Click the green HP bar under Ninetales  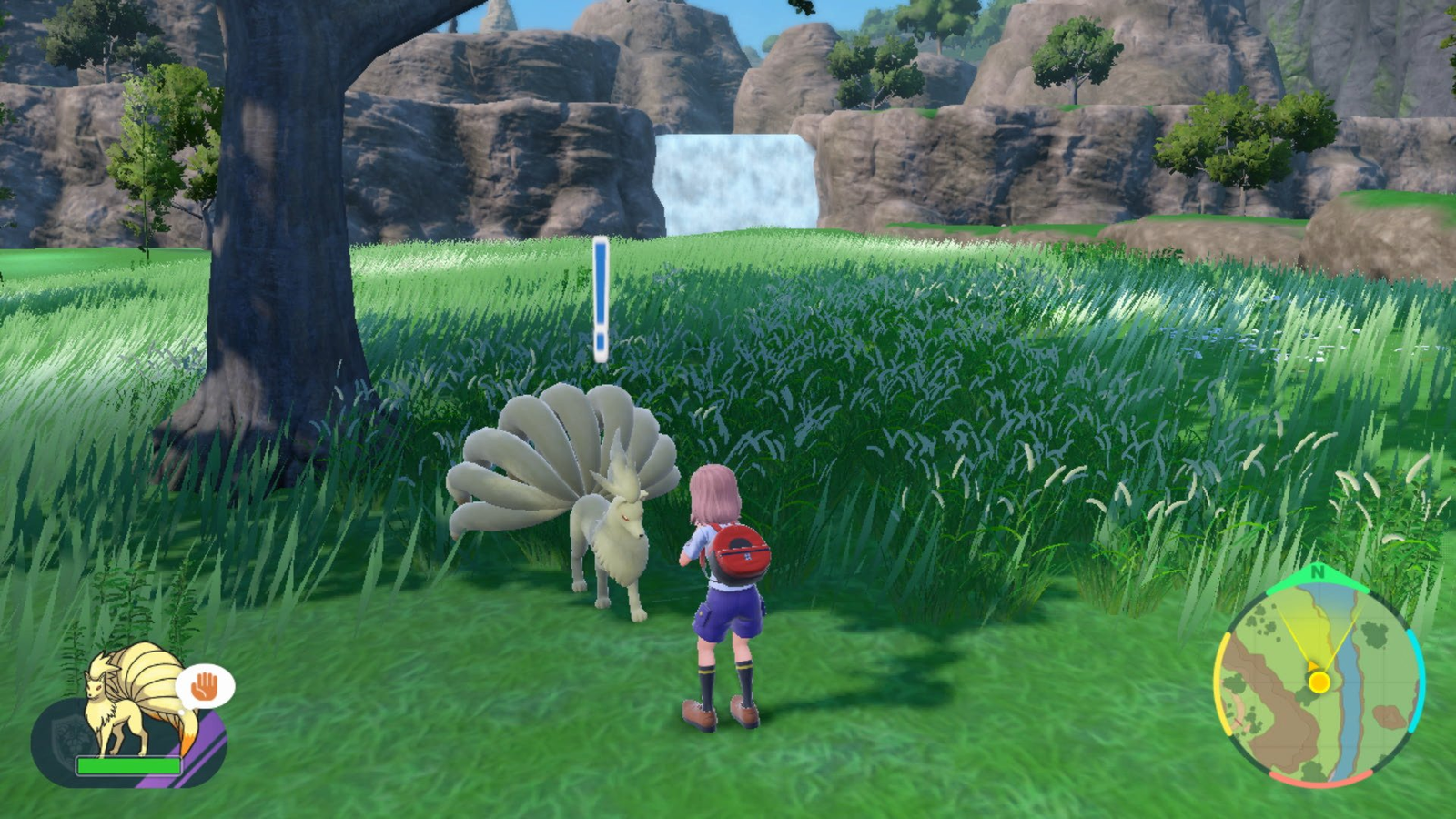128,764
